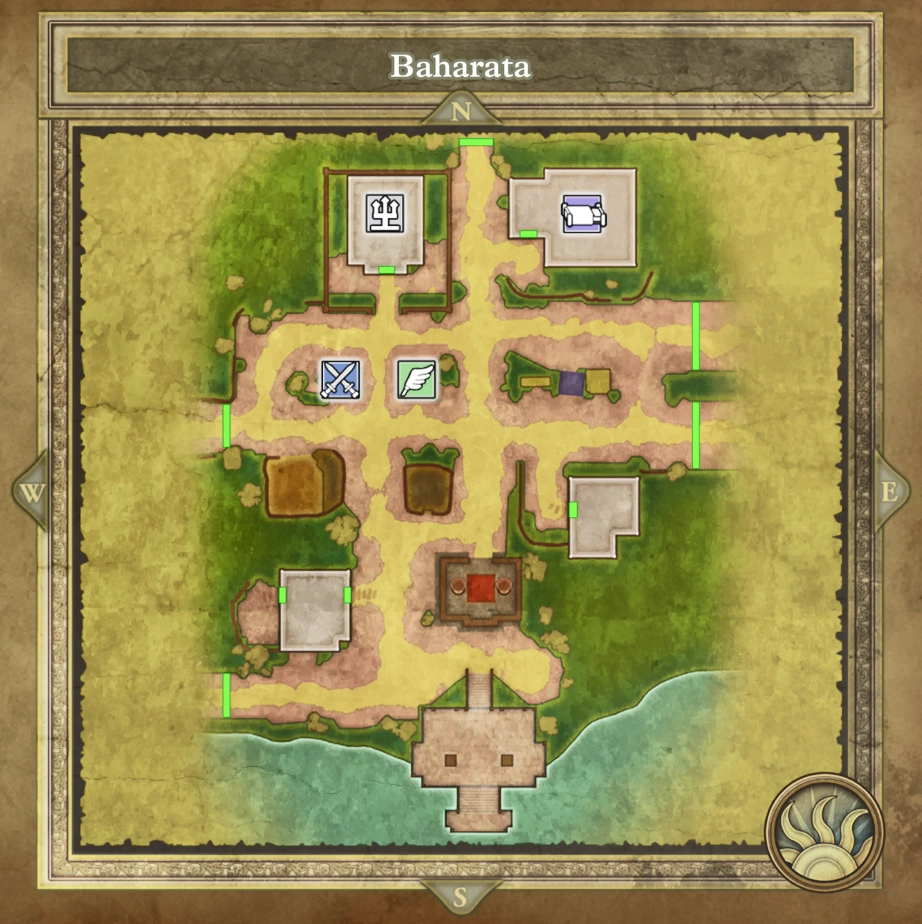The image size is (922, 924).
Task: Click the N compass marker
Action: coord(461,111)
